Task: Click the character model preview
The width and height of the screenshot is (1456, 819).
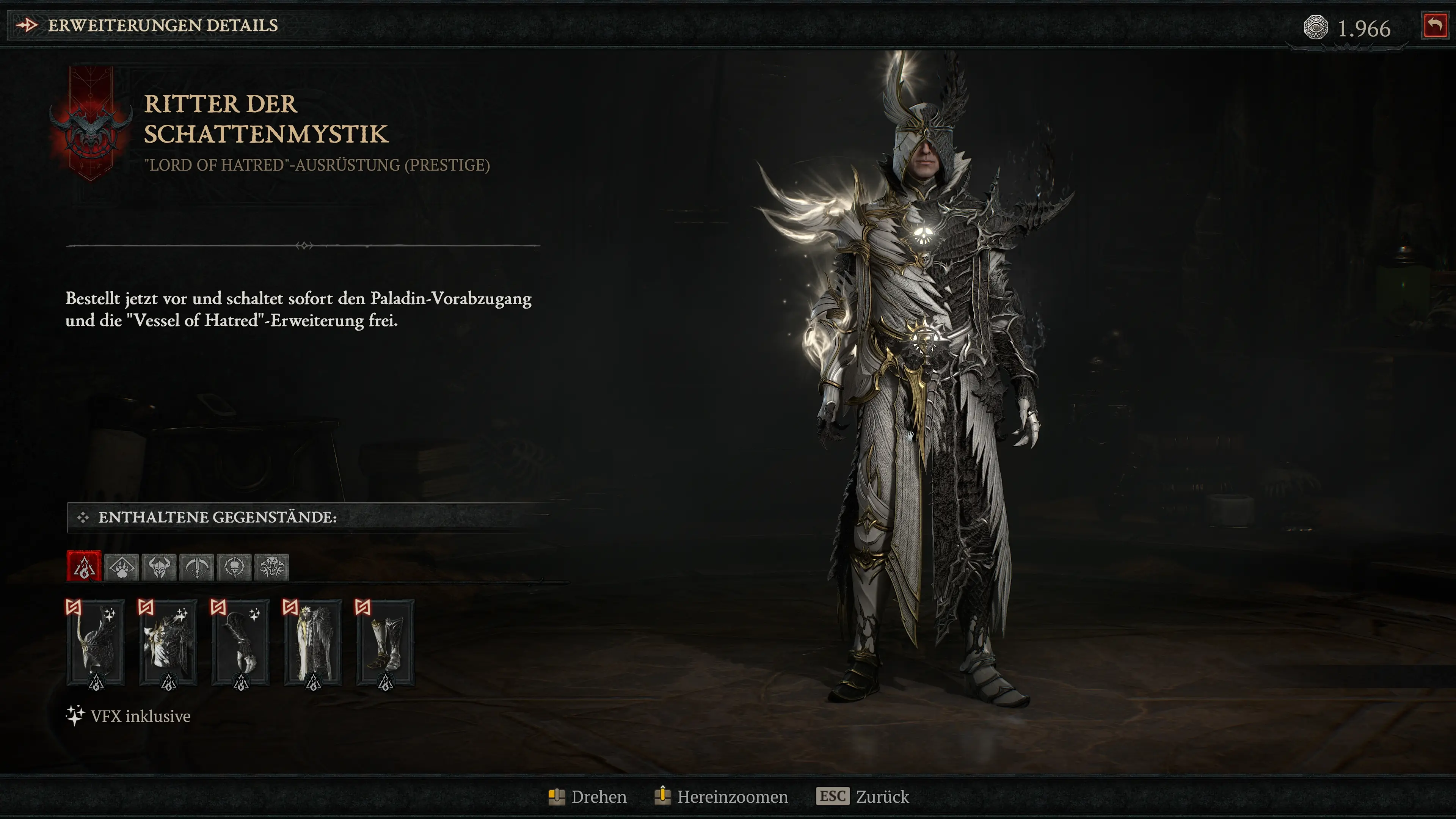Action: click(933, 395)
